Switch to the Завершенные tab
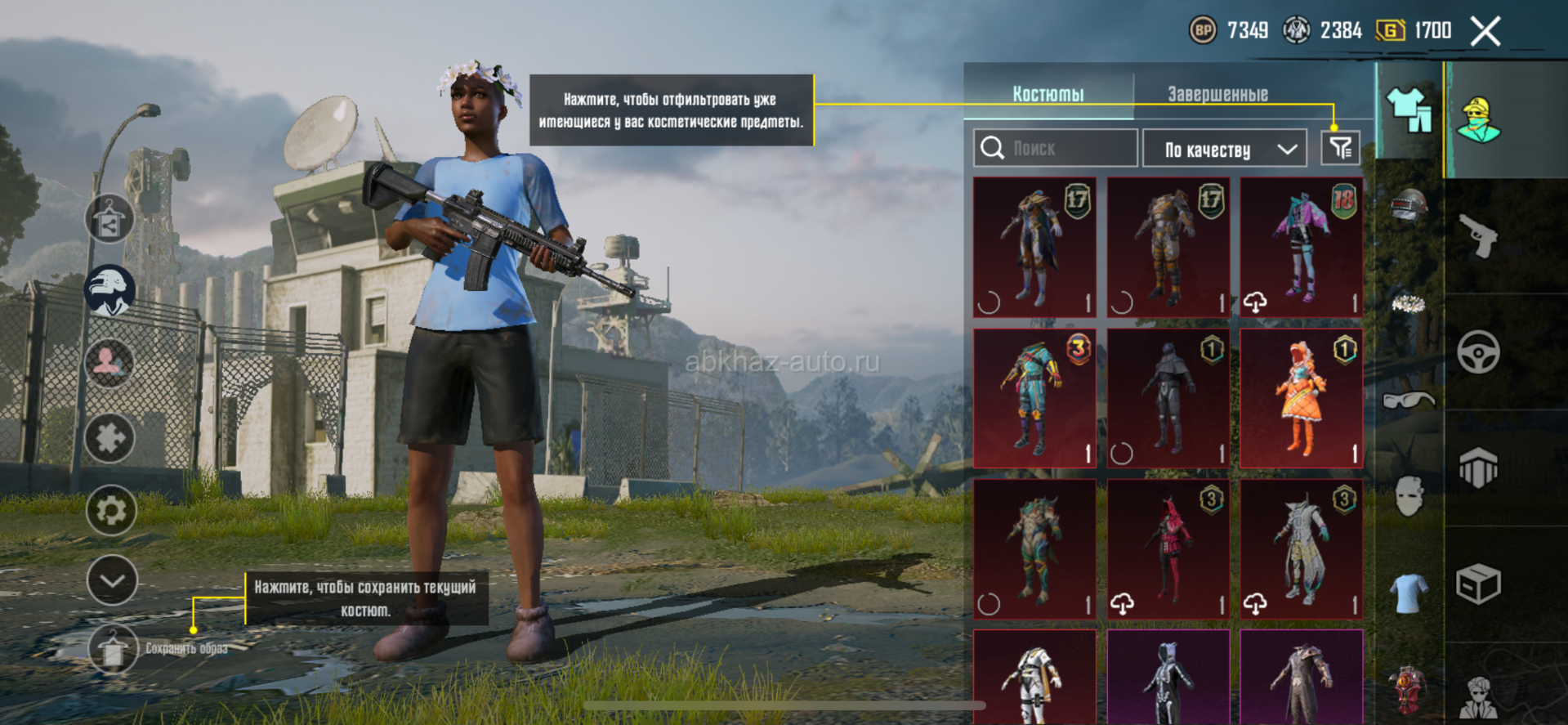 tap(1217, 94)
